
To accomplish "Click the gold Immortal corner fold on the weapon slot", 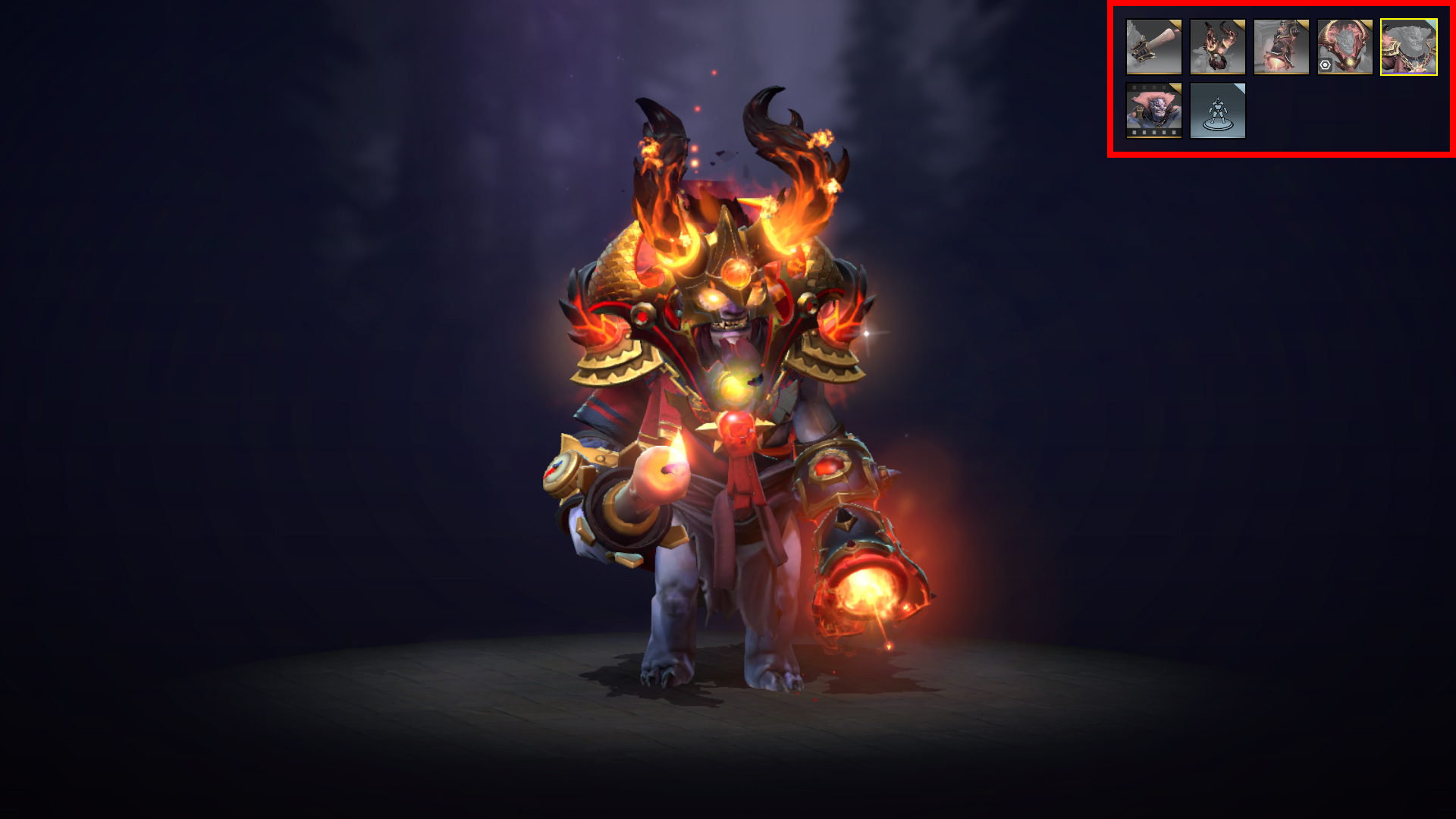I will point(1177,26).
